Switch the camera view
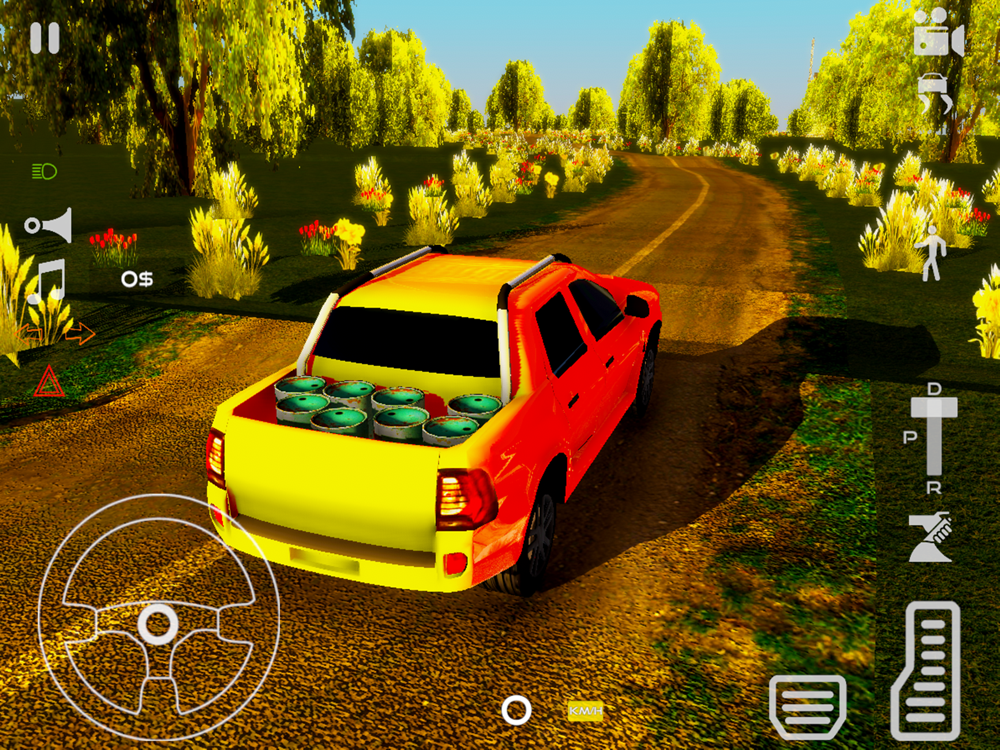The height and width of the screenshot is (750, 1000). pos(938,39)
